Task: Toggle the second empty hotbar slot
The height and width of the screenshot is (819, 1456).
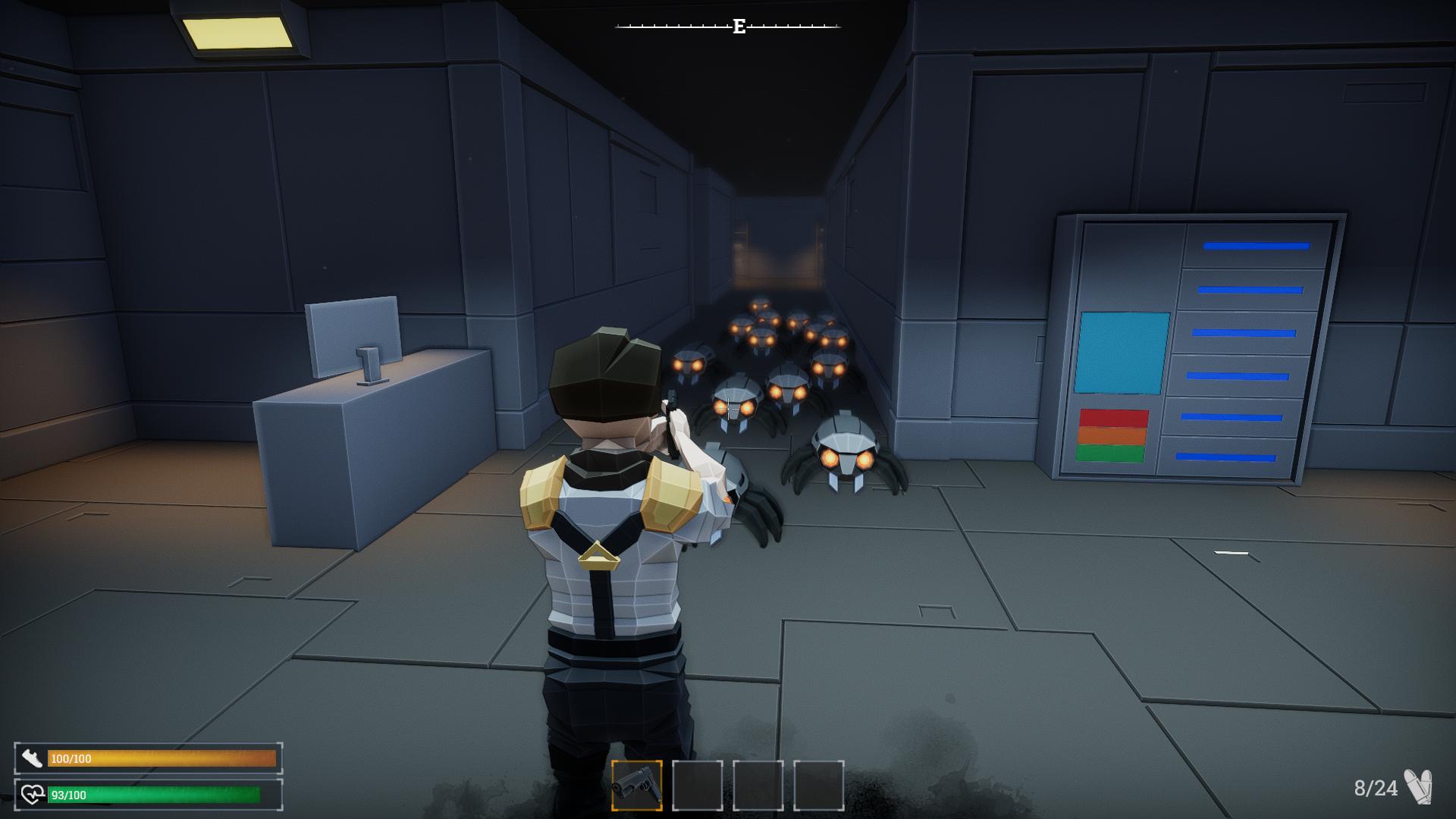Action: [x=695, y=786]
